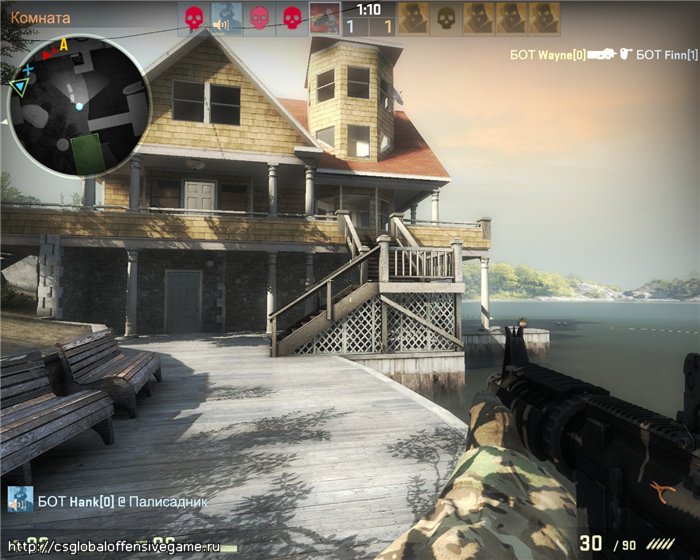Select the speaking teammate avatar with speaker icon in the top bar
The height and width of the screenshot is (560, 700).
click(x=226, y=18)
